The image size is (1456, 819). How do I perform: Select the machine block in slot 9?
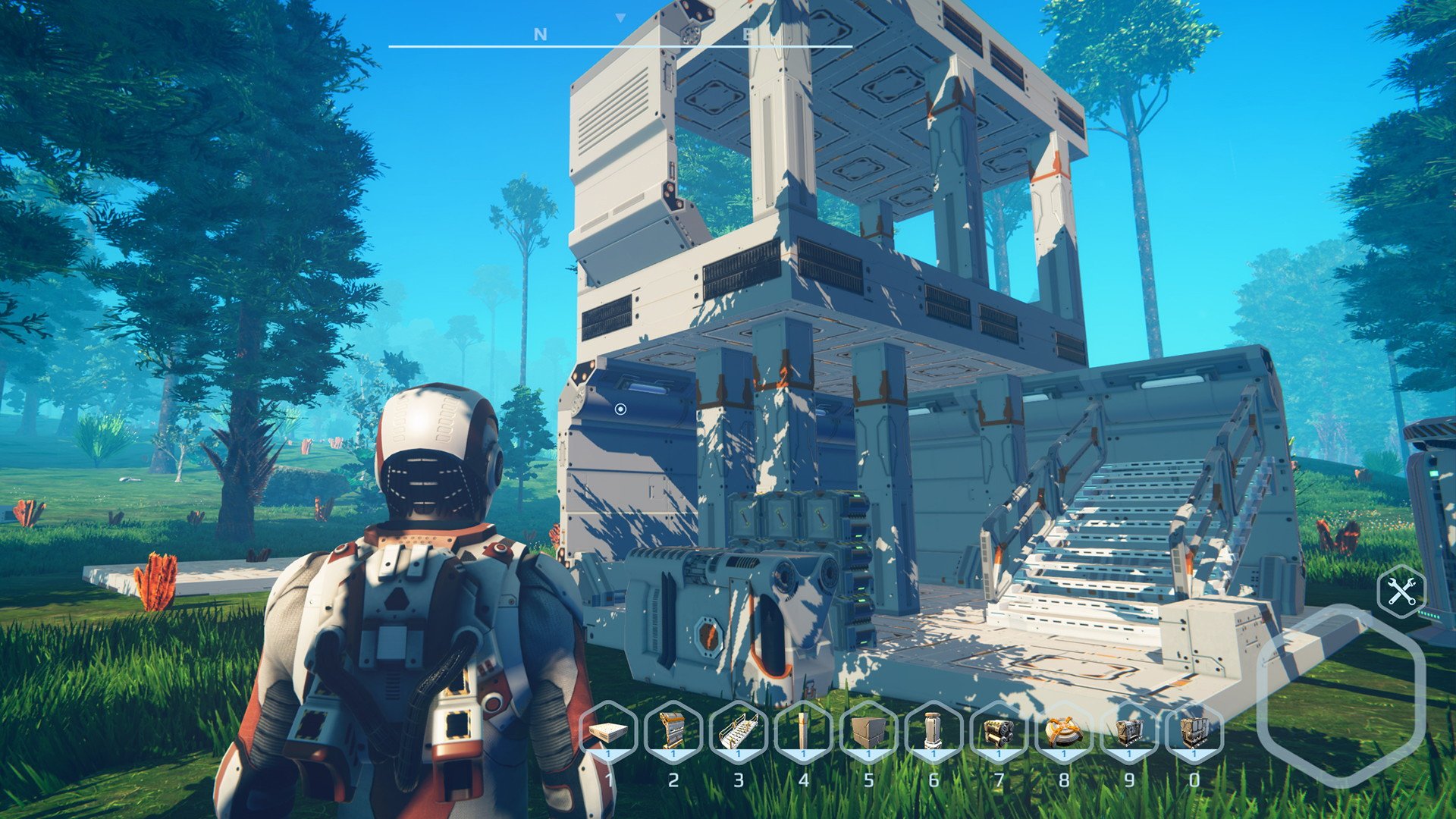[x=1128, y=732]
